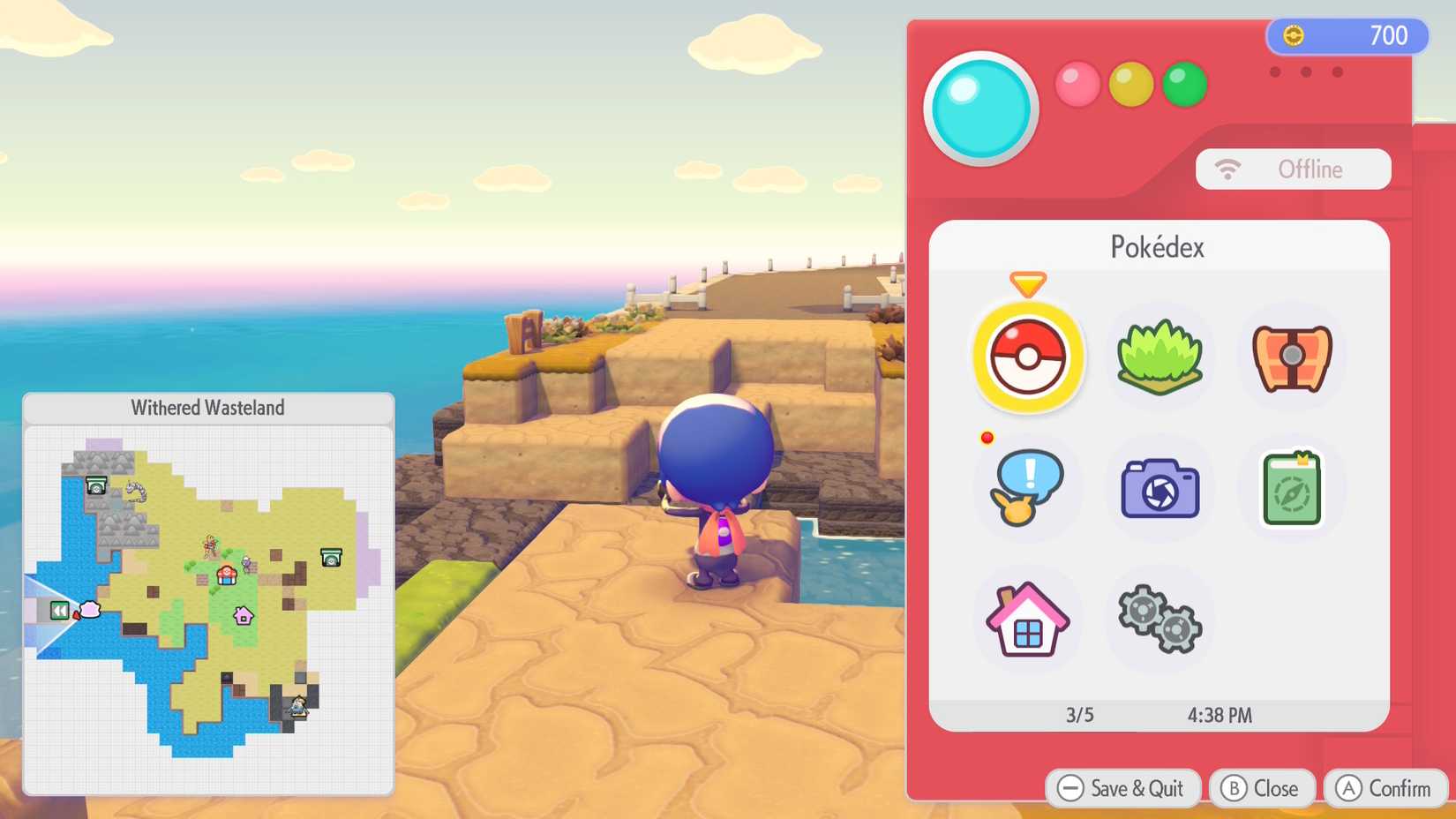Open the Bag icon
Image resolution: width=1456 pixels, height=819 pixels.
1289,357
